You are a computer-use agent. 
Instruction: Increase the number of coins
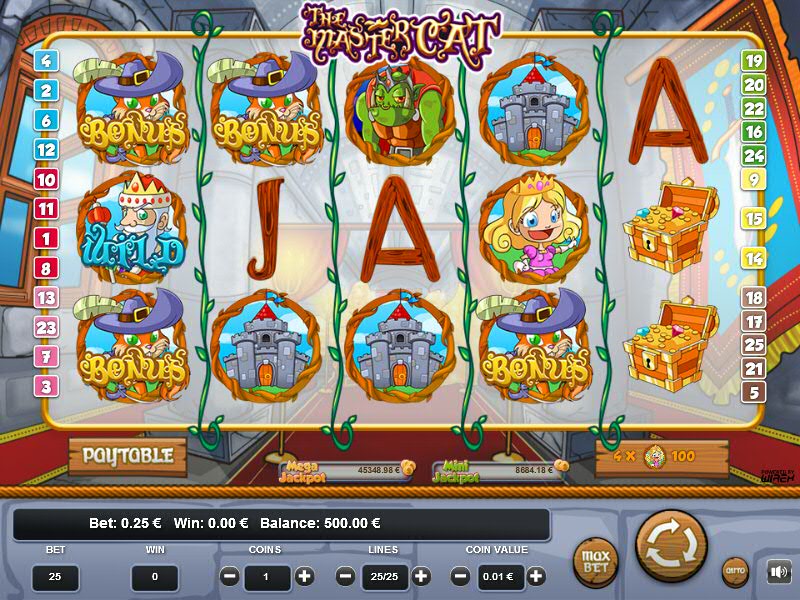tap(305, 577)
